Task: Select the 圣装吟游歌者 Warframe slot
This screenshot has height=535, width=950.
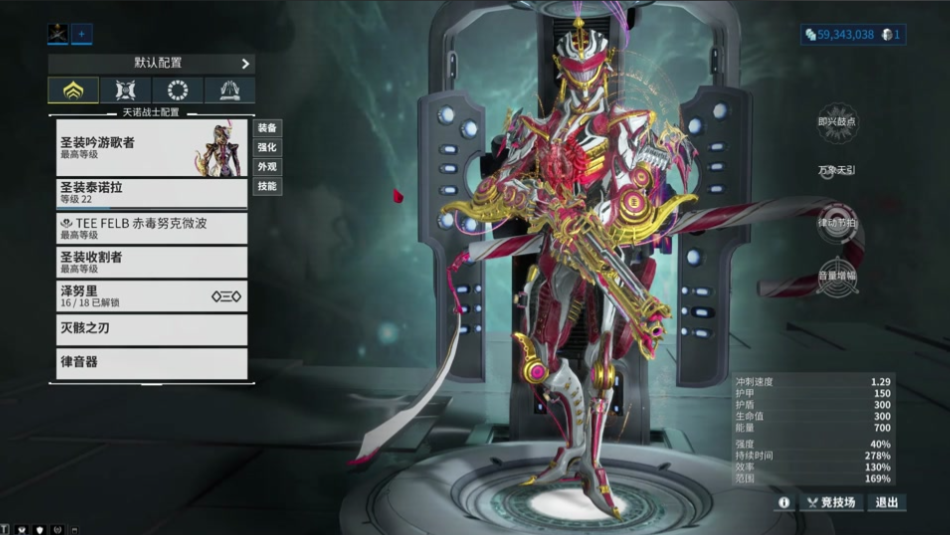Action: tap(151, 148)
